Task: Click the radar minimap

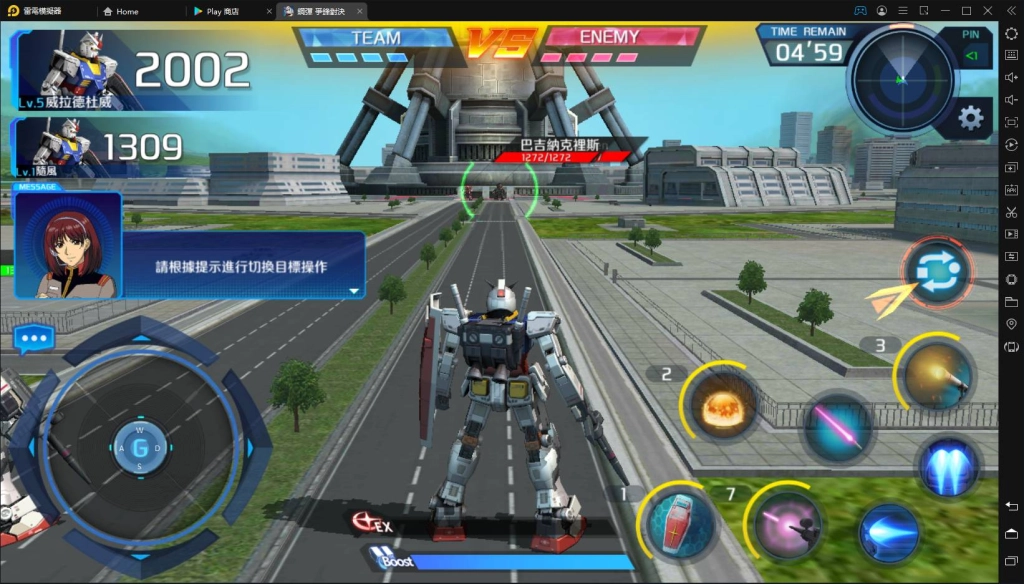Action: coord(900,76)
